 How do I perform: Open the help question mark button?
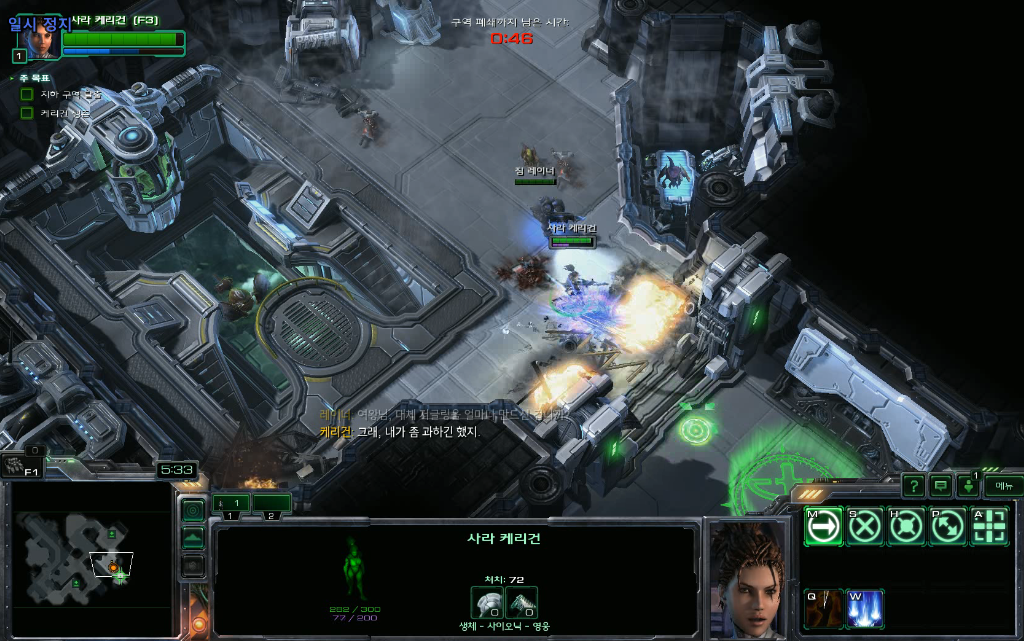click(913, 486)
